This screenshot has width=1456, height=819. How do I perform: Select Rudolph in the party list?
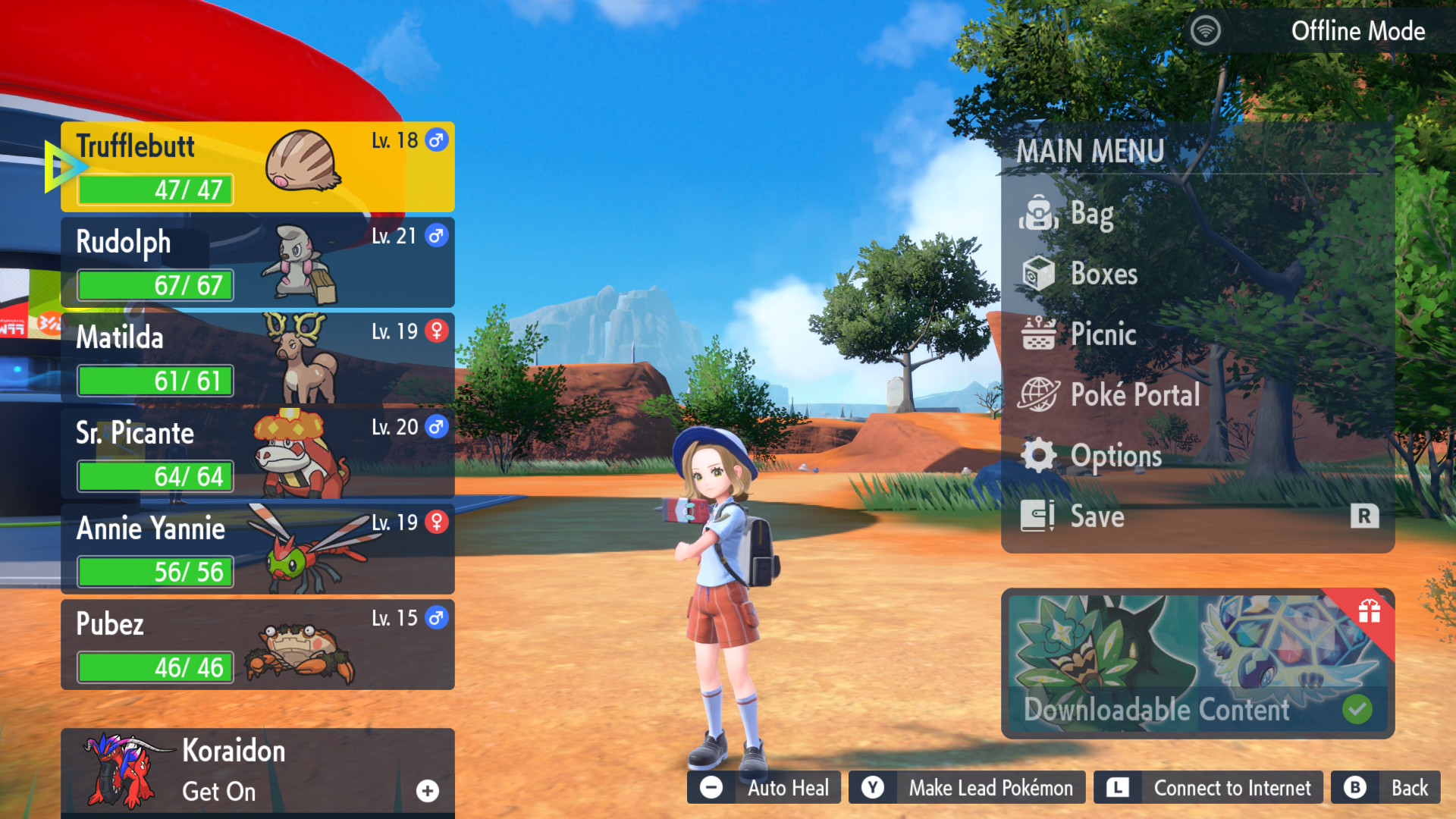[x=258, y=262]
